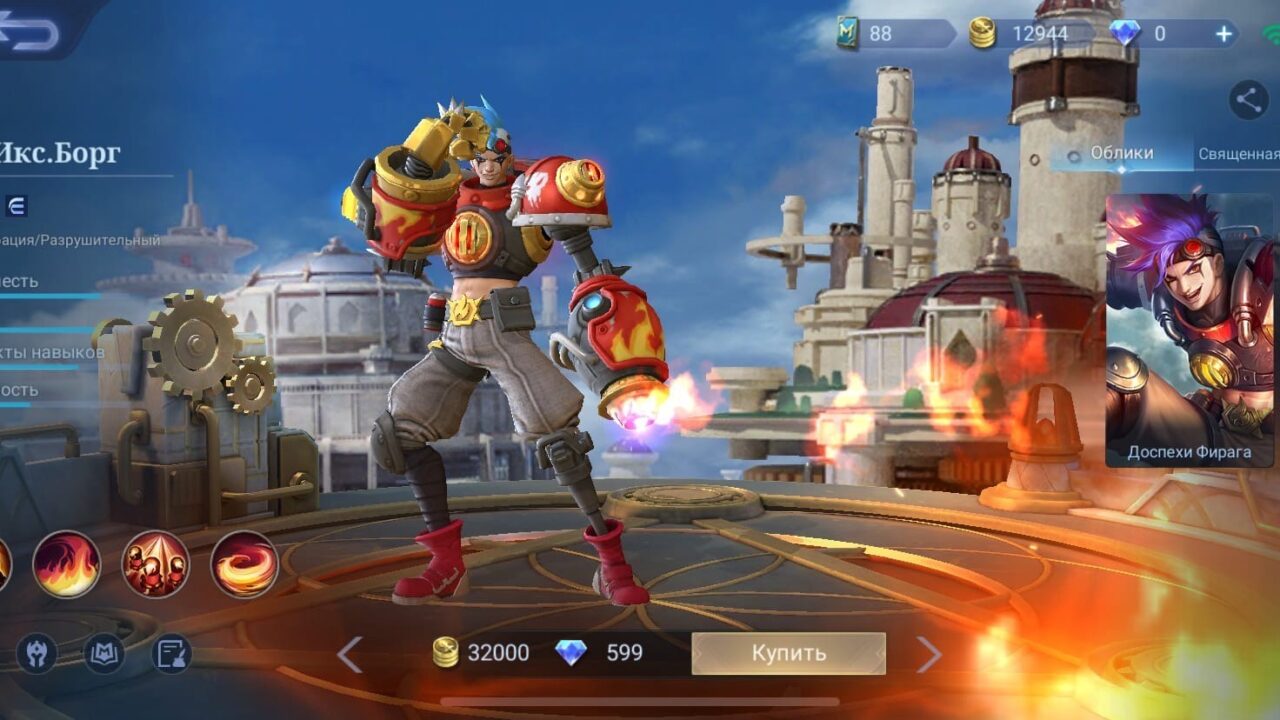The width and height of the screenshot is (1280, 720).
Task: Open the notes with quill icon
Action: [171, 654]
